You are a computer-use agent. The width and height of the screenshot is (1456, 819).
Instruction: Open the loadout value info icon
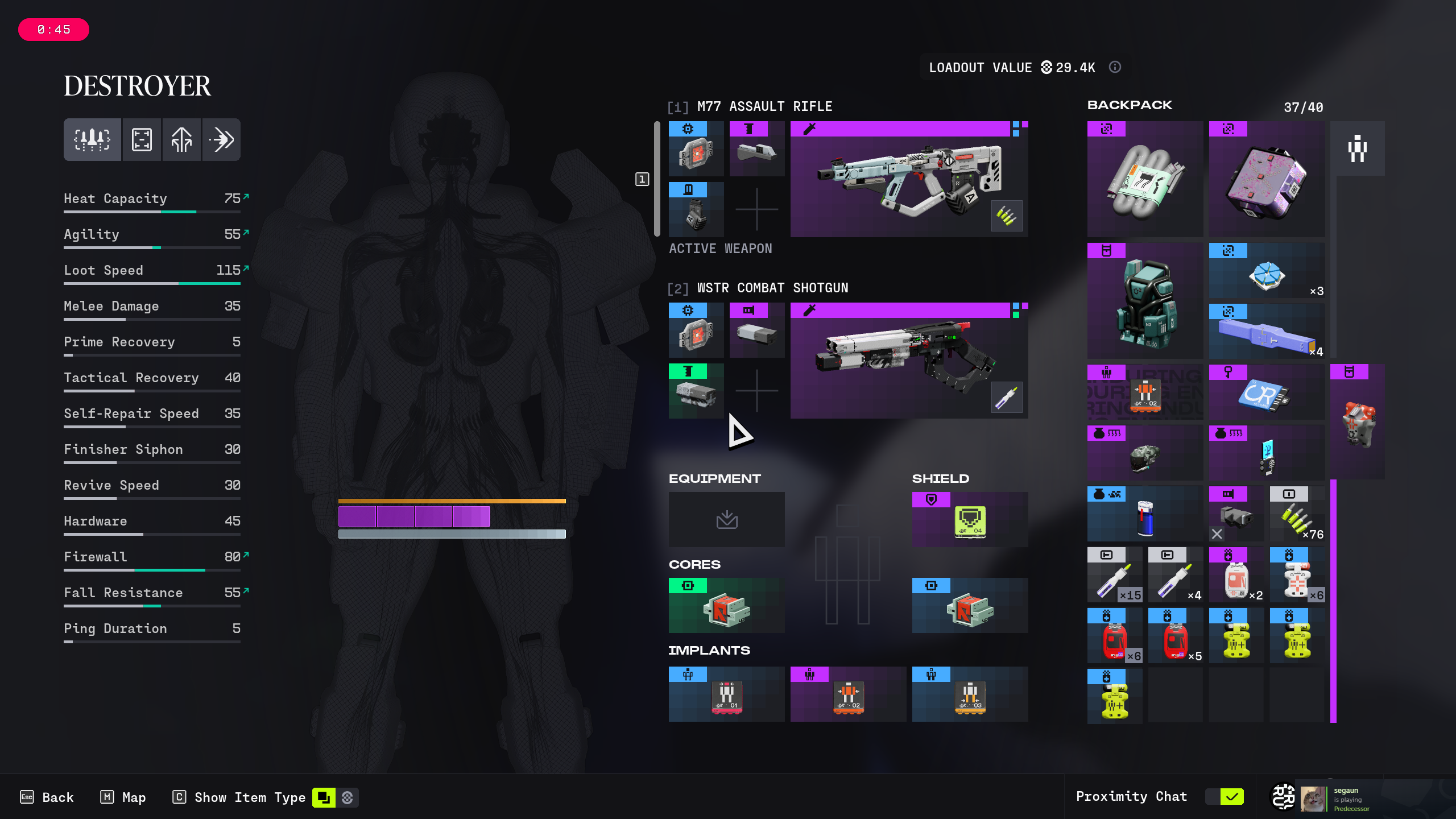click(x=1115, y=67)
